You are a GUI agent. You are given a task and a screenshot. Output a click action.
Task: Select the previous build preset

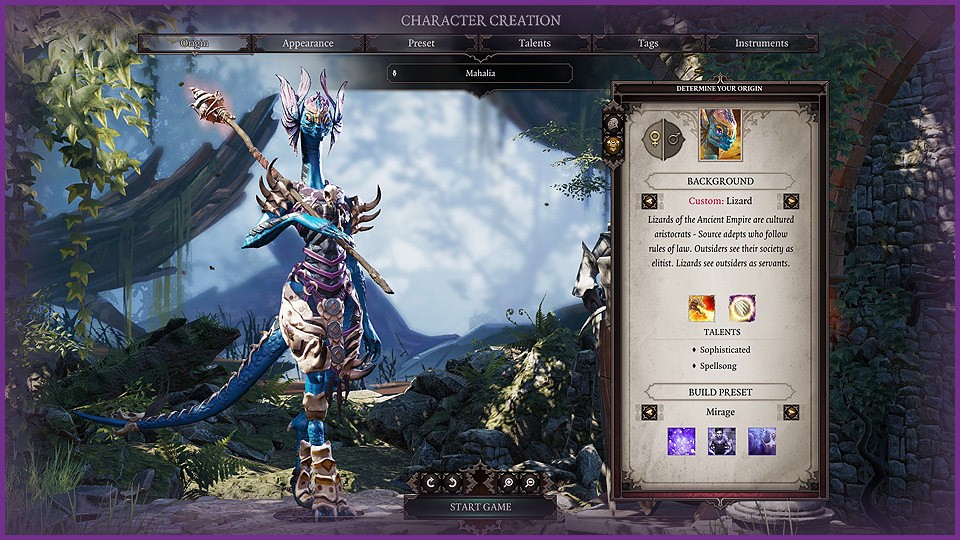pos(649,412)
